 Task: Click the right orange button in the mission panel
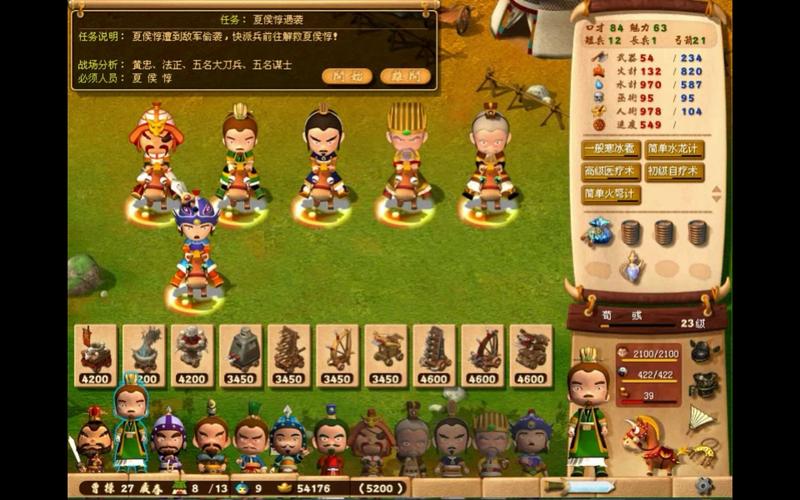point(406,76)
